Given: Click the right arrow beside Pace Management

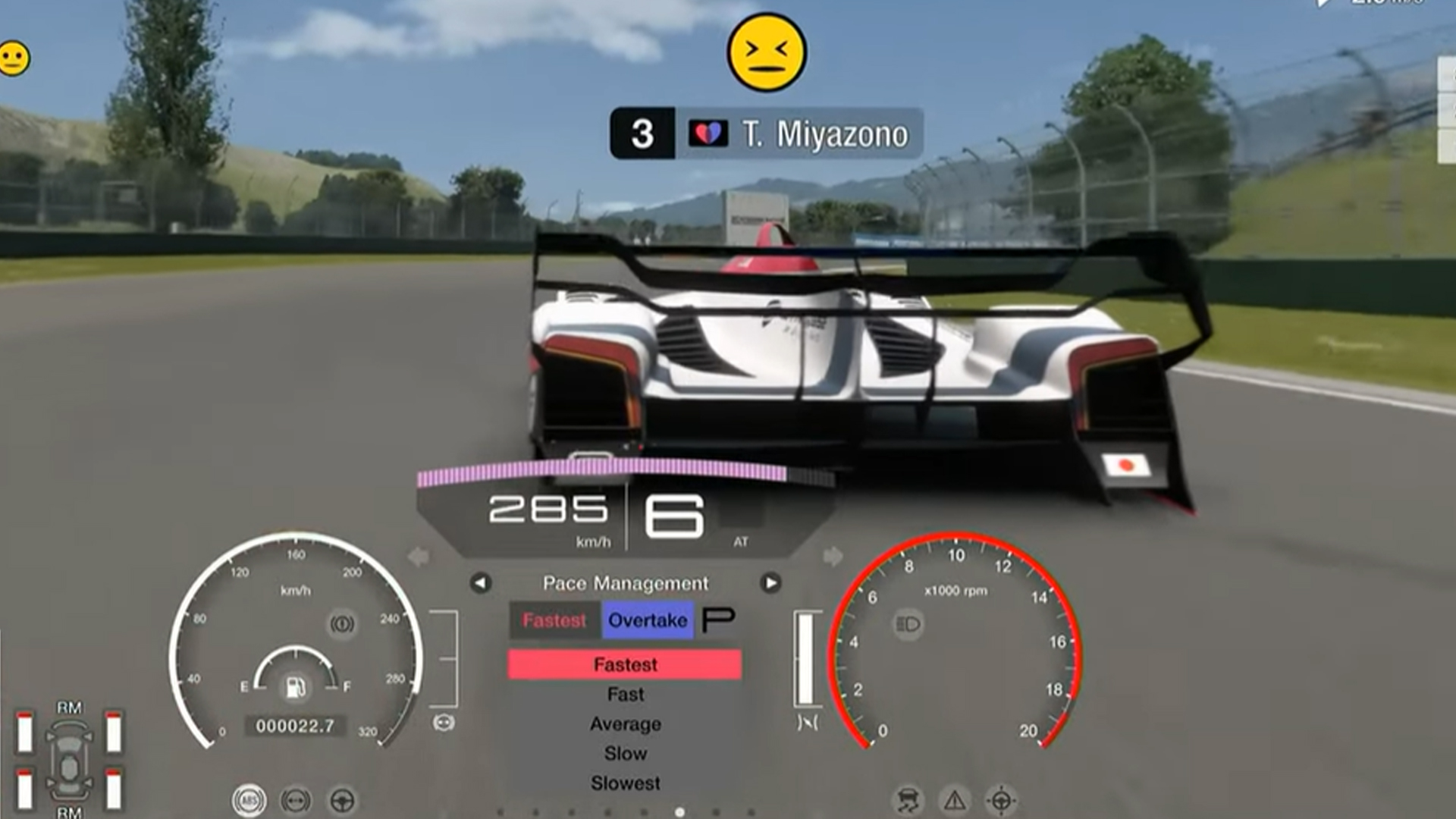Looking at the screenshot, I should (x=770, y=583).
